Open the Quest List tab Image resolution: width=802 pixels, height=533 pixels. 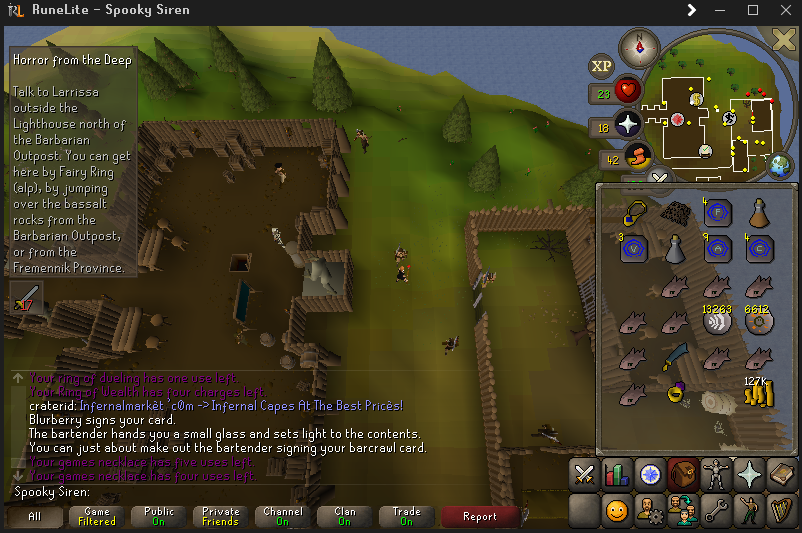tap(651, 475)
